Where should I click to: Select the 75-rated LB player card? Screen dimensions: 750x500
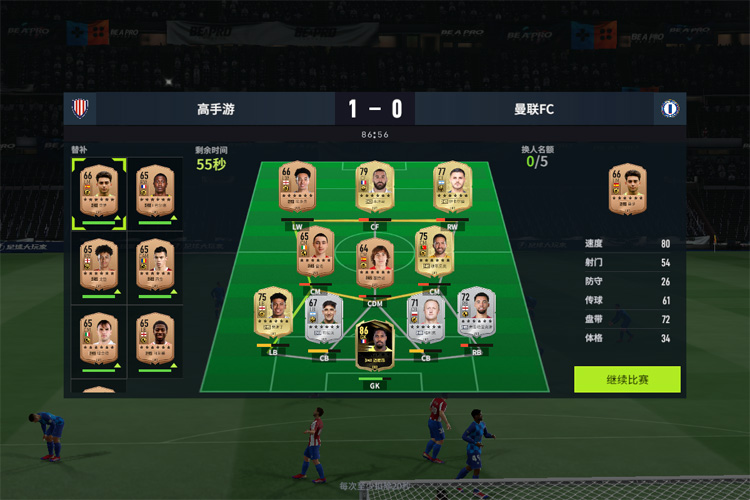pos(274,312)
